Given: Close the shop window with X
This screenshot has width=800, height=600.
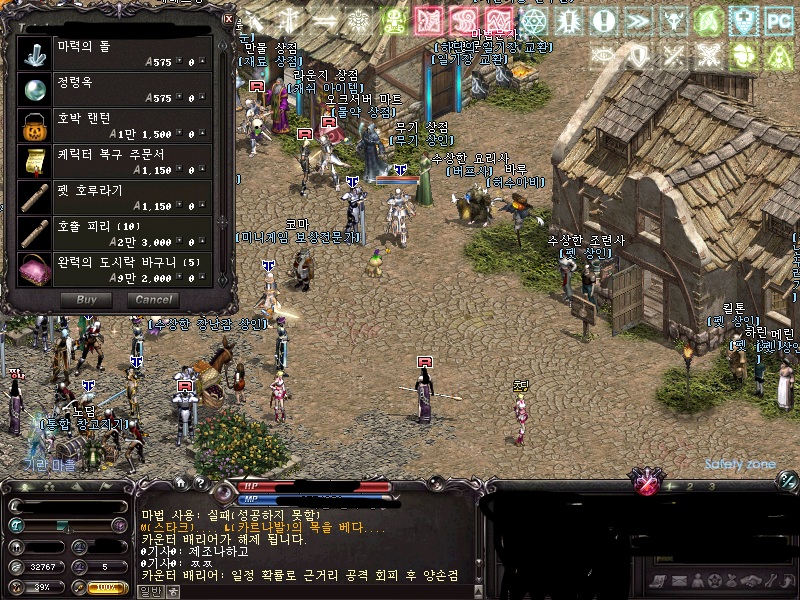Looking at the screenshot, I should 228,18.
